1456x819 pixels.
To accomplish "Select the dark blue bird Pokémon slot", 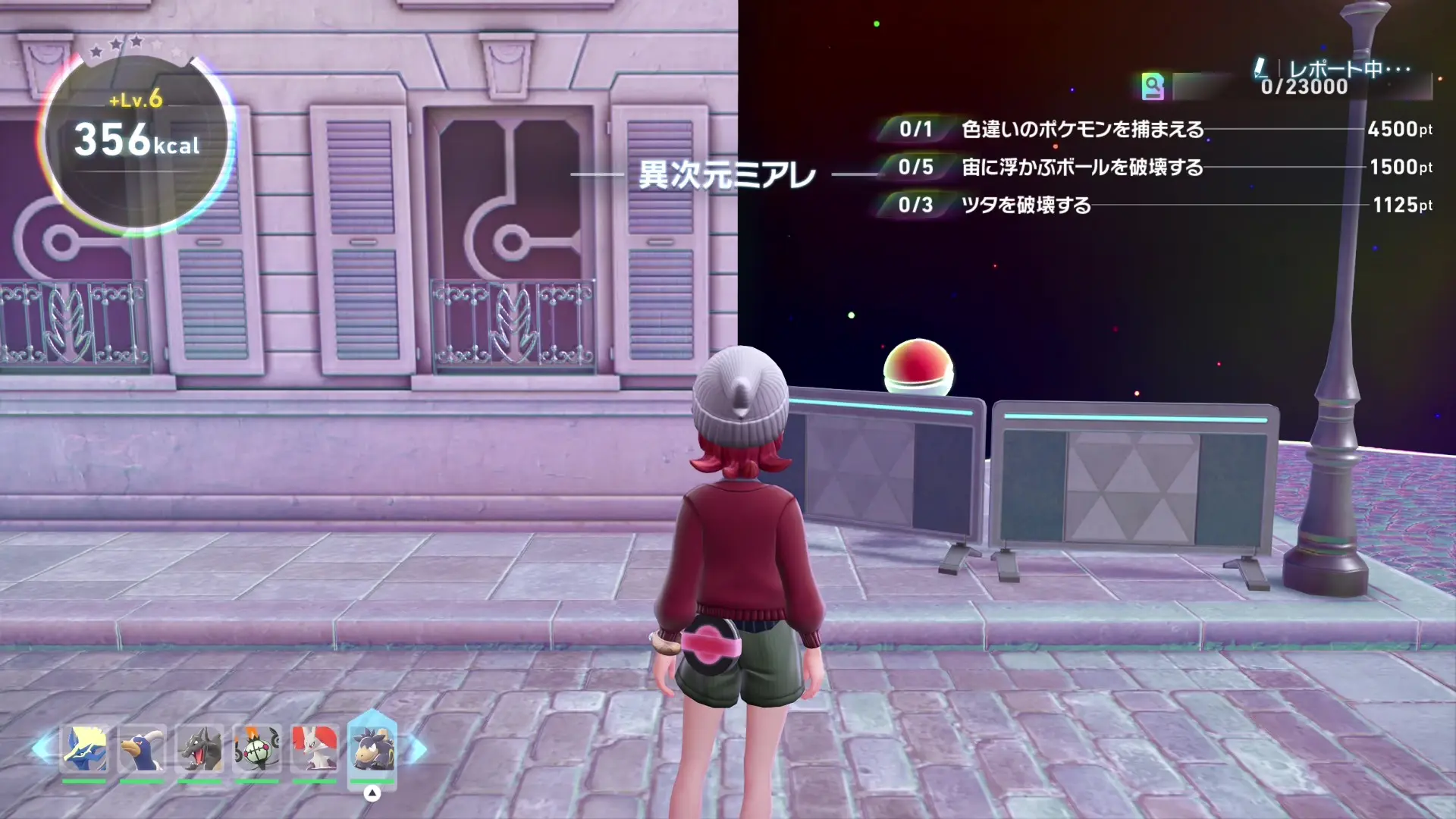I will pos(142,748).
